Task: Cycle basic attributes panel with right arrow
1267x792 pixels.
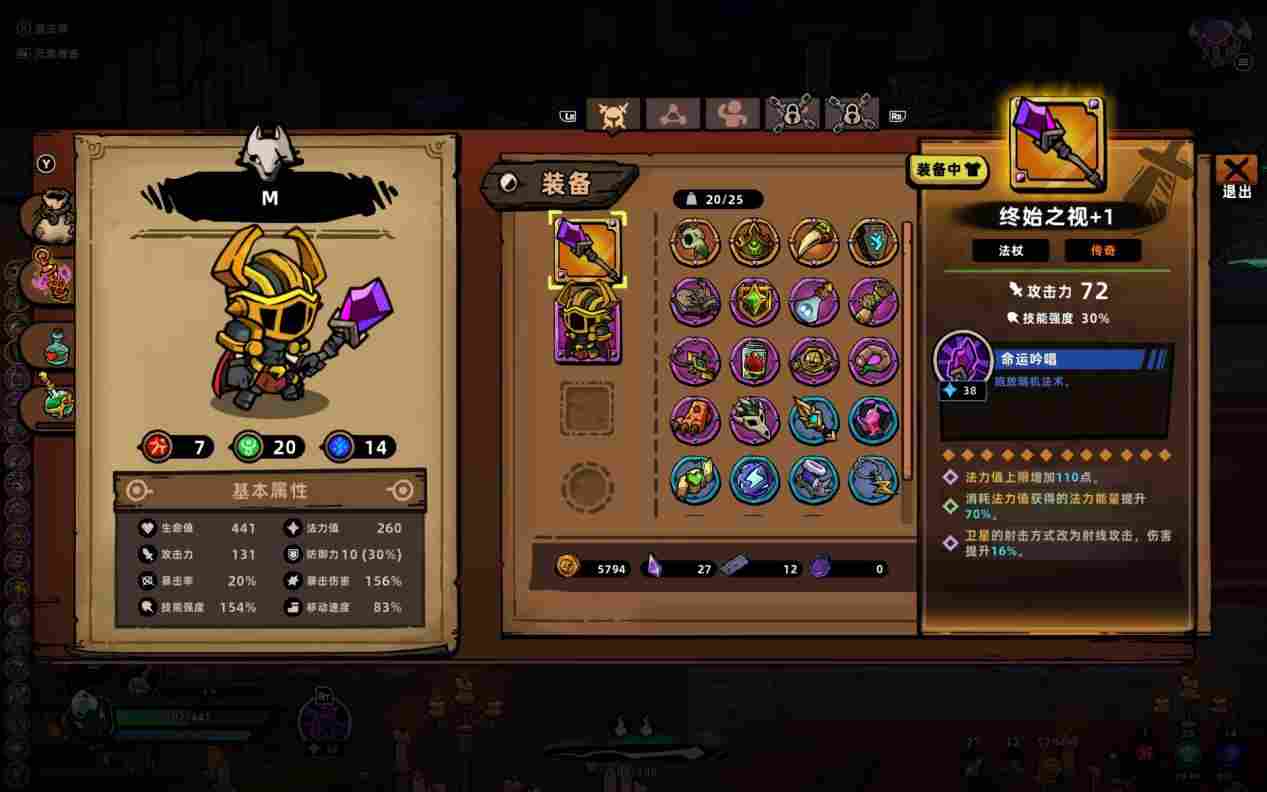Action: pos(402,491)
